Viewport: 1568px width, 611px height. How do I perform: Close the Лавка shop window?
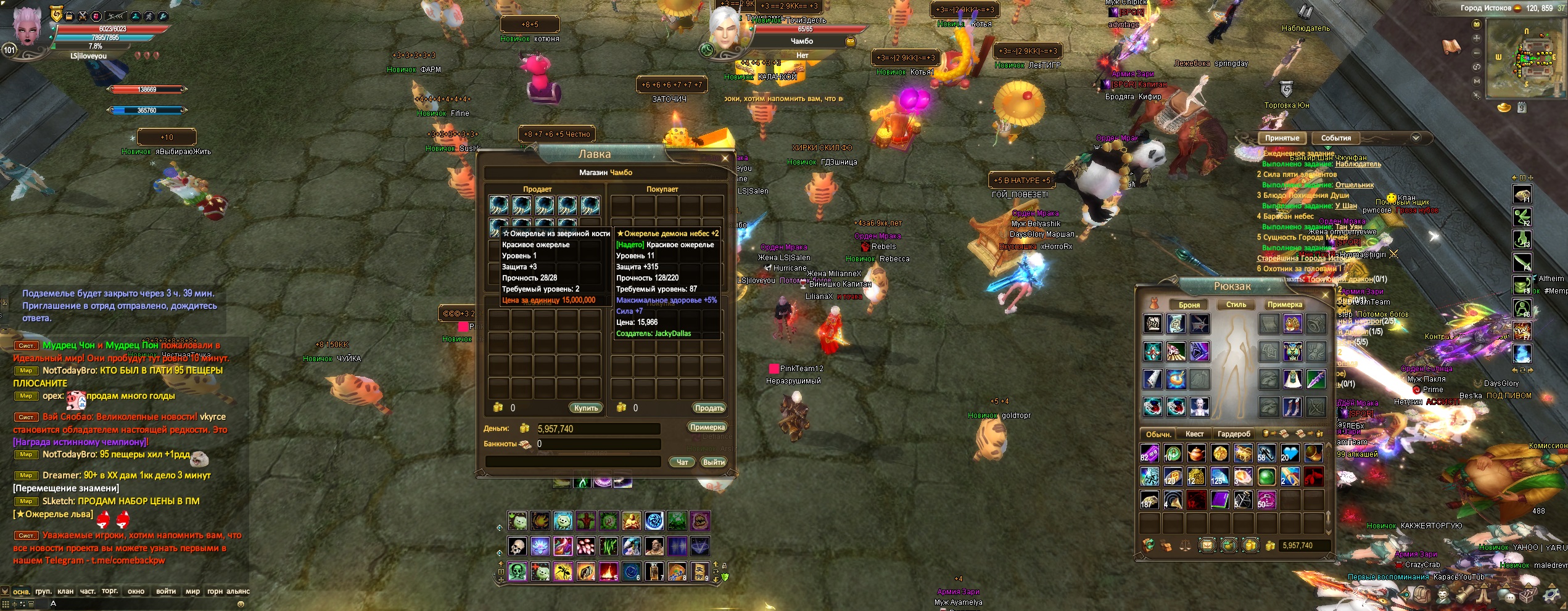click(725, 158)
